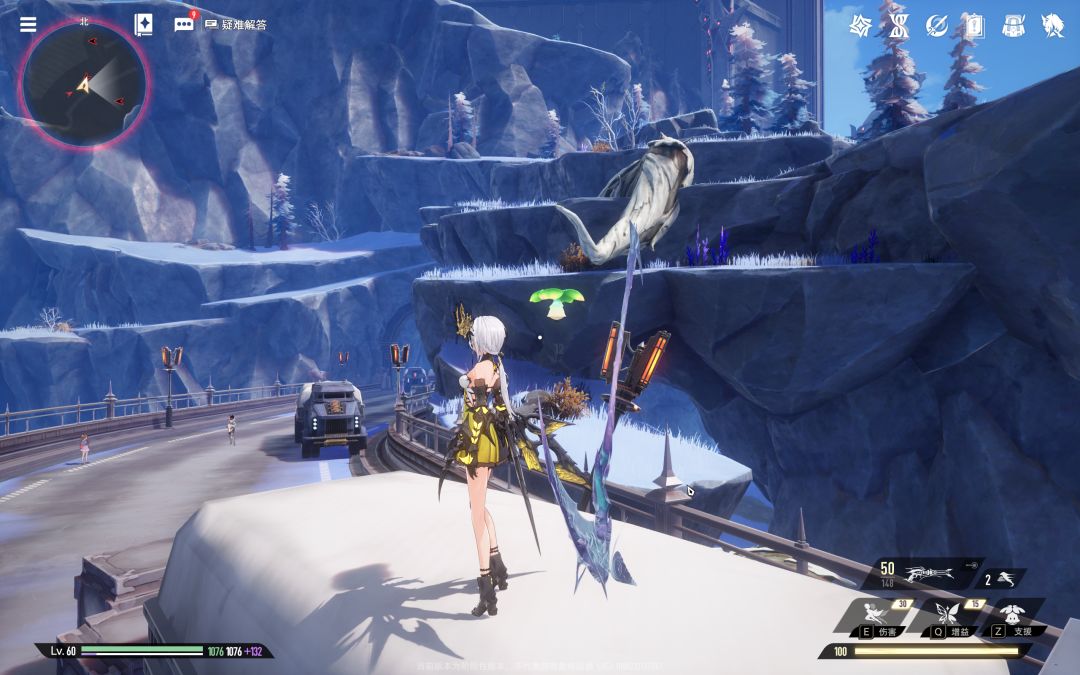Open the four-pointed star icon menu
Image resolution: width=1080 pixels, height=675 pixels.
tap(861, 25)
